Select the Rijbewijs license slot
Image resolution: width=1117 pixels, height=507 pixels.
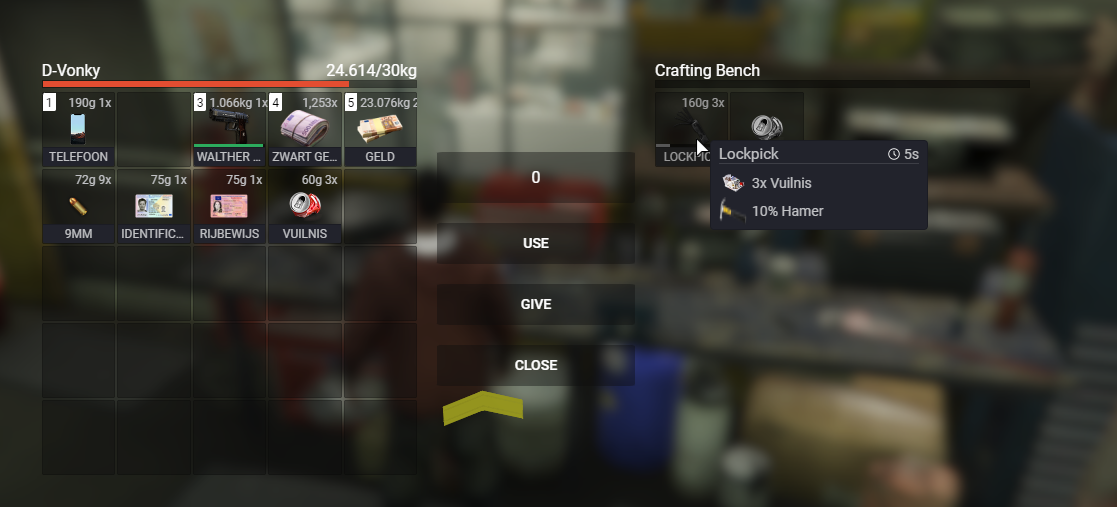(x=230, y=206)
